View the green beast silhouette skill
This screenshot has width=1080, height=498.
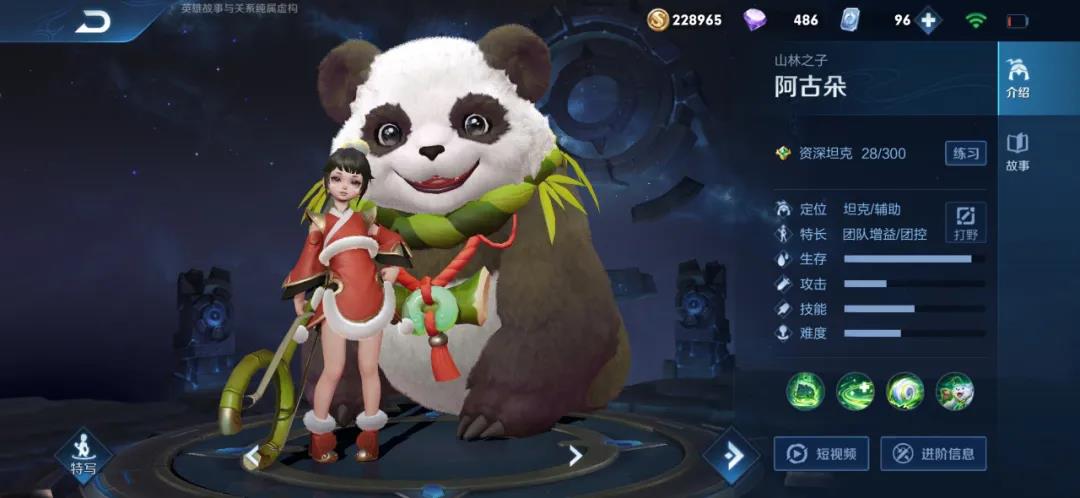click(x=805, y=391)
